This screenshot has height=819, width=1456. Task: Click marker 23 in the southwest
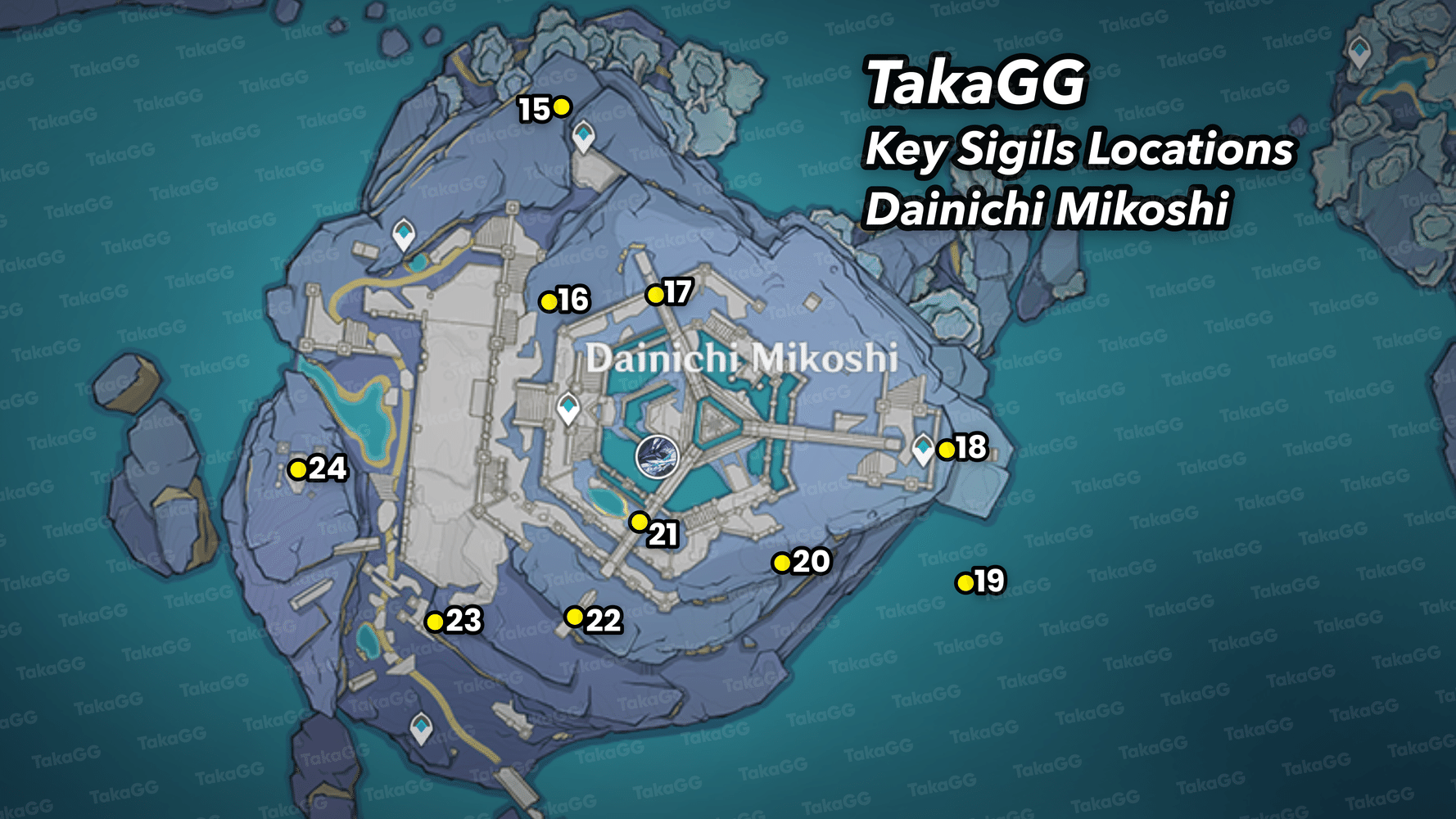(x=435, y=622)
